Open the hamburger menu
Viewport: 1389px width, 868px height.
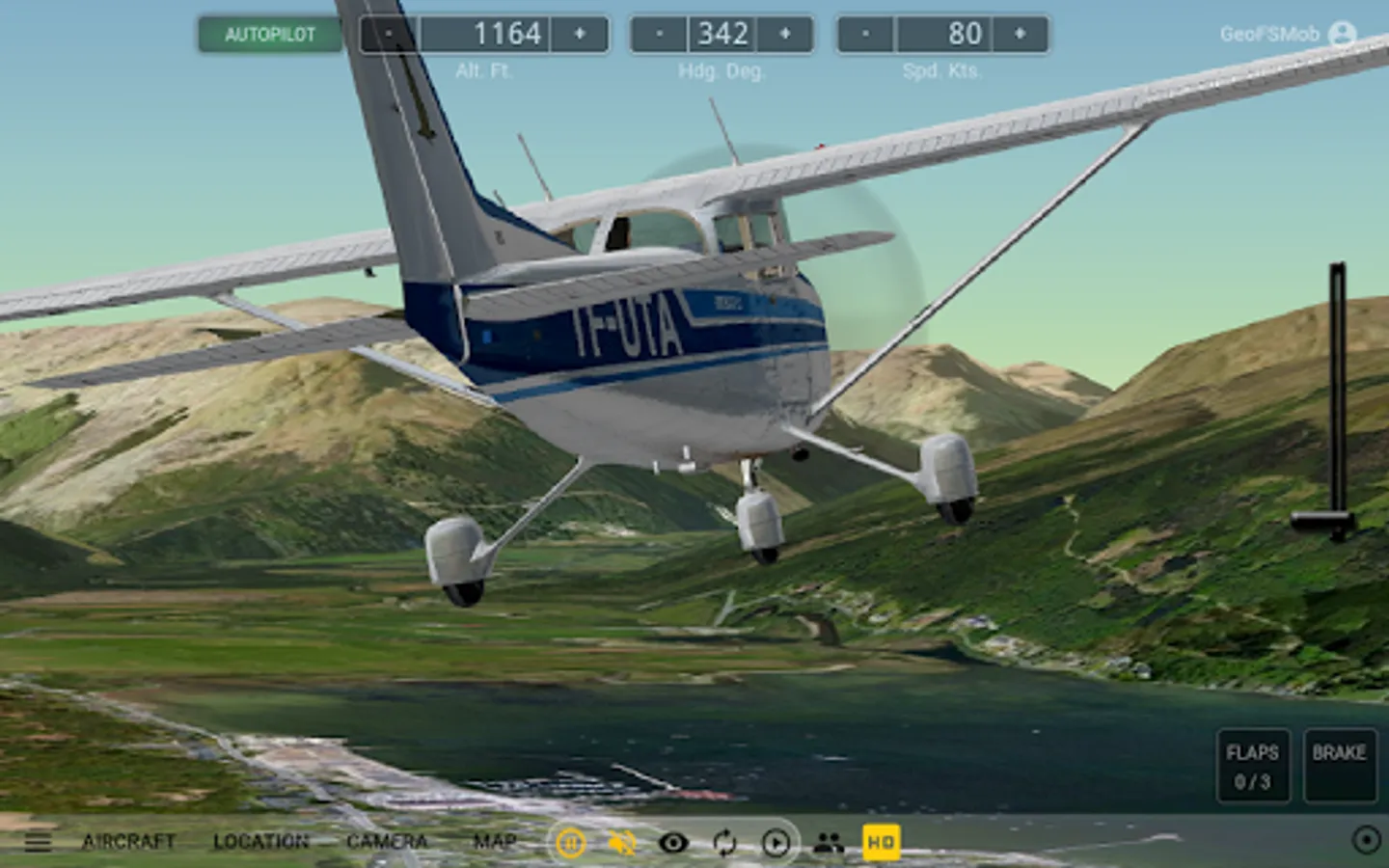[x=38, y=842]
